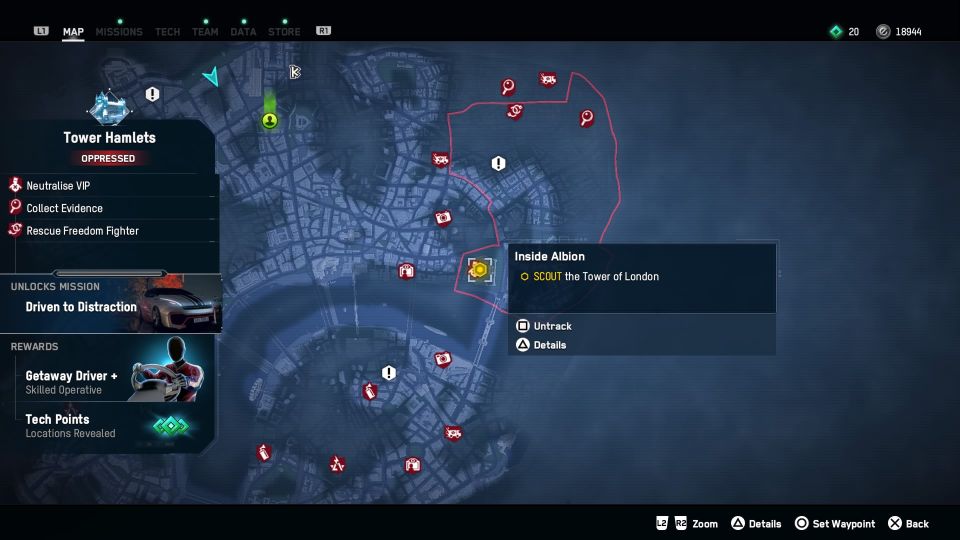
Task: Select the green operative location marker
Action: point(270,121)
